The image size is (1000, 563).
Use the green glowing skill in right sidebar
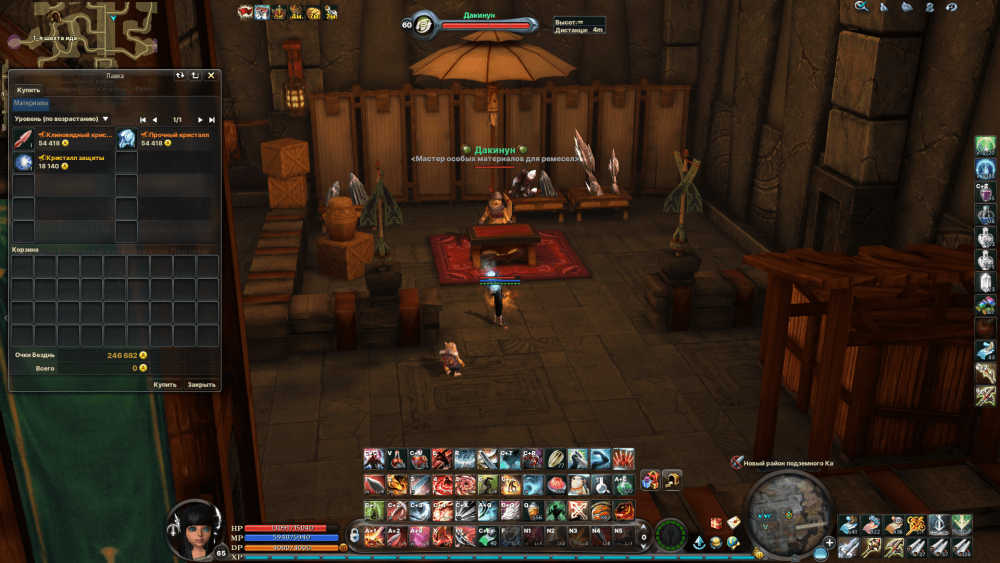pyautogui.click(x=986, y=146)
